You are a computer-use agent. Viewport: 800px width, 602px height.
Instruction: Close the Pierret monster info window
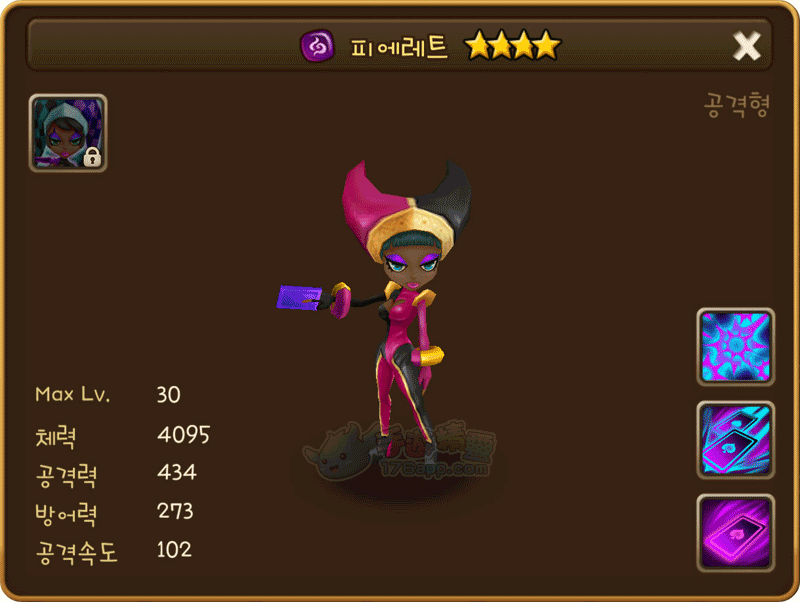[747, 45]
